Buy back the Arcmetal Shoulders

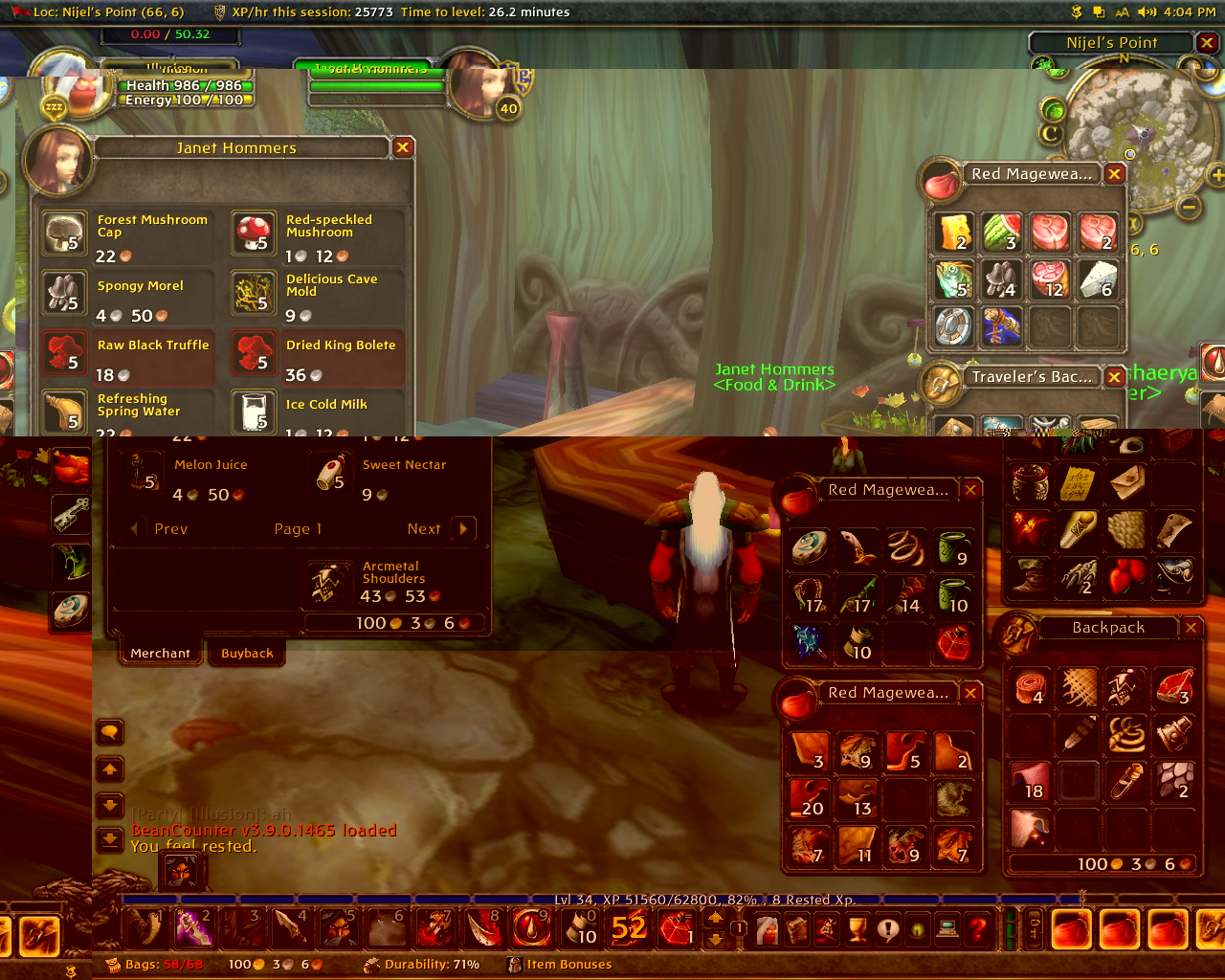click(327, 582)
